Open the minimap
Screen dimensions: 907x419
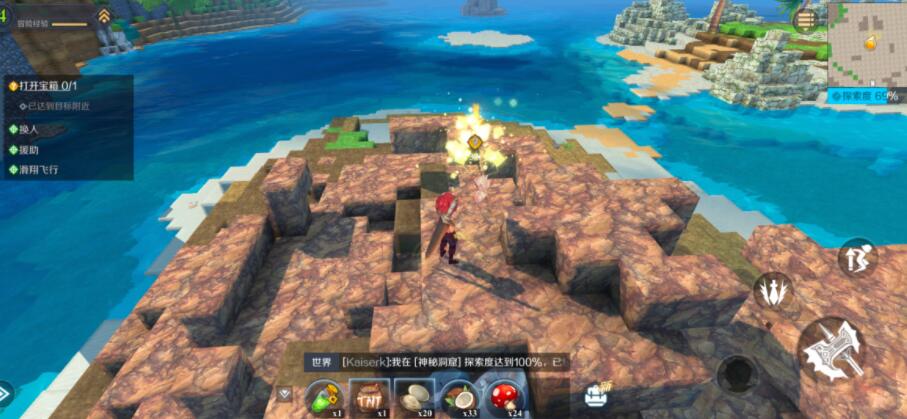coord(865,43)
